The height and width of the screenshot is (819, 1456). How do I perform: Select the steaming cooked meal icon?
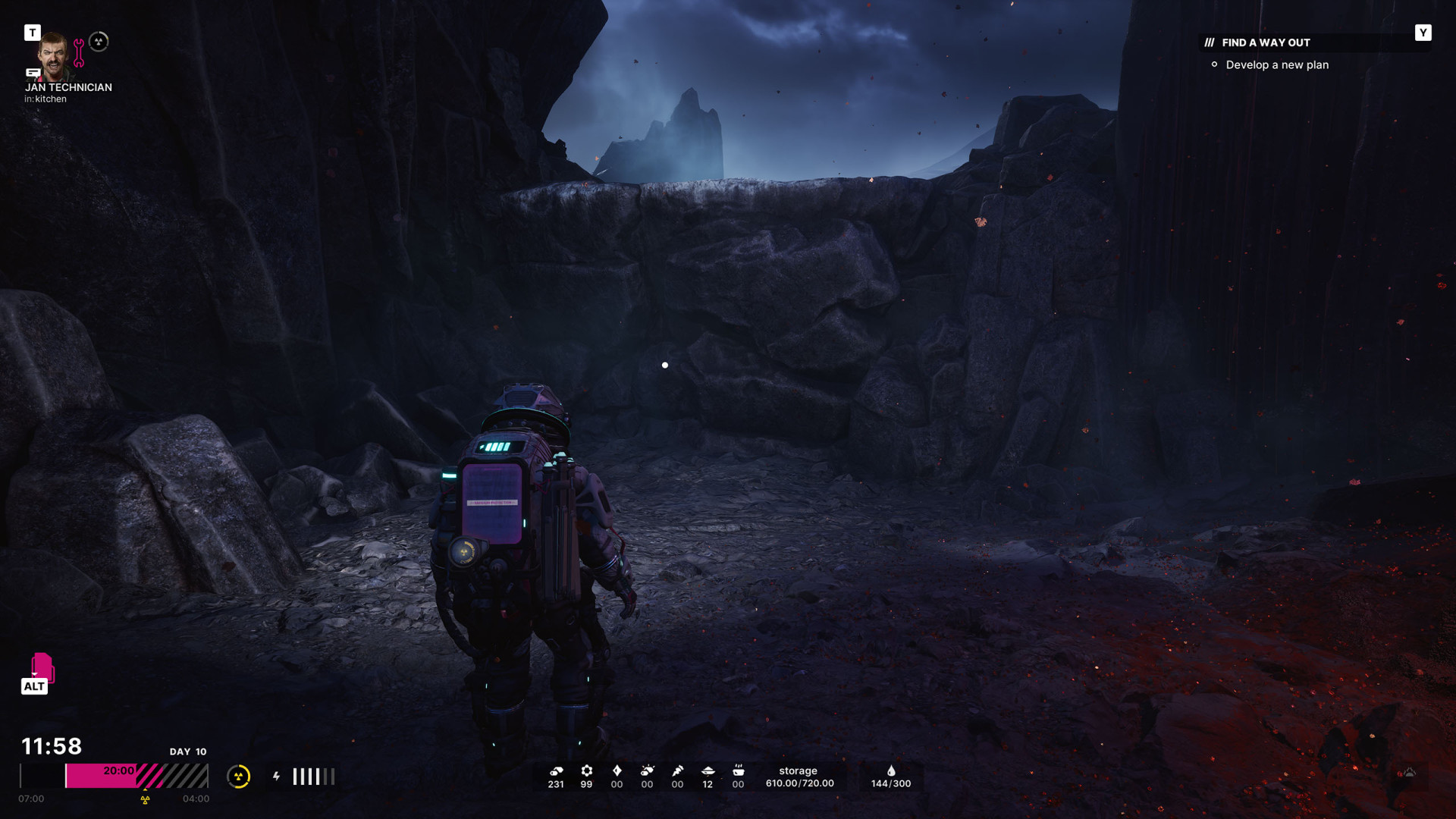(738, 770)
